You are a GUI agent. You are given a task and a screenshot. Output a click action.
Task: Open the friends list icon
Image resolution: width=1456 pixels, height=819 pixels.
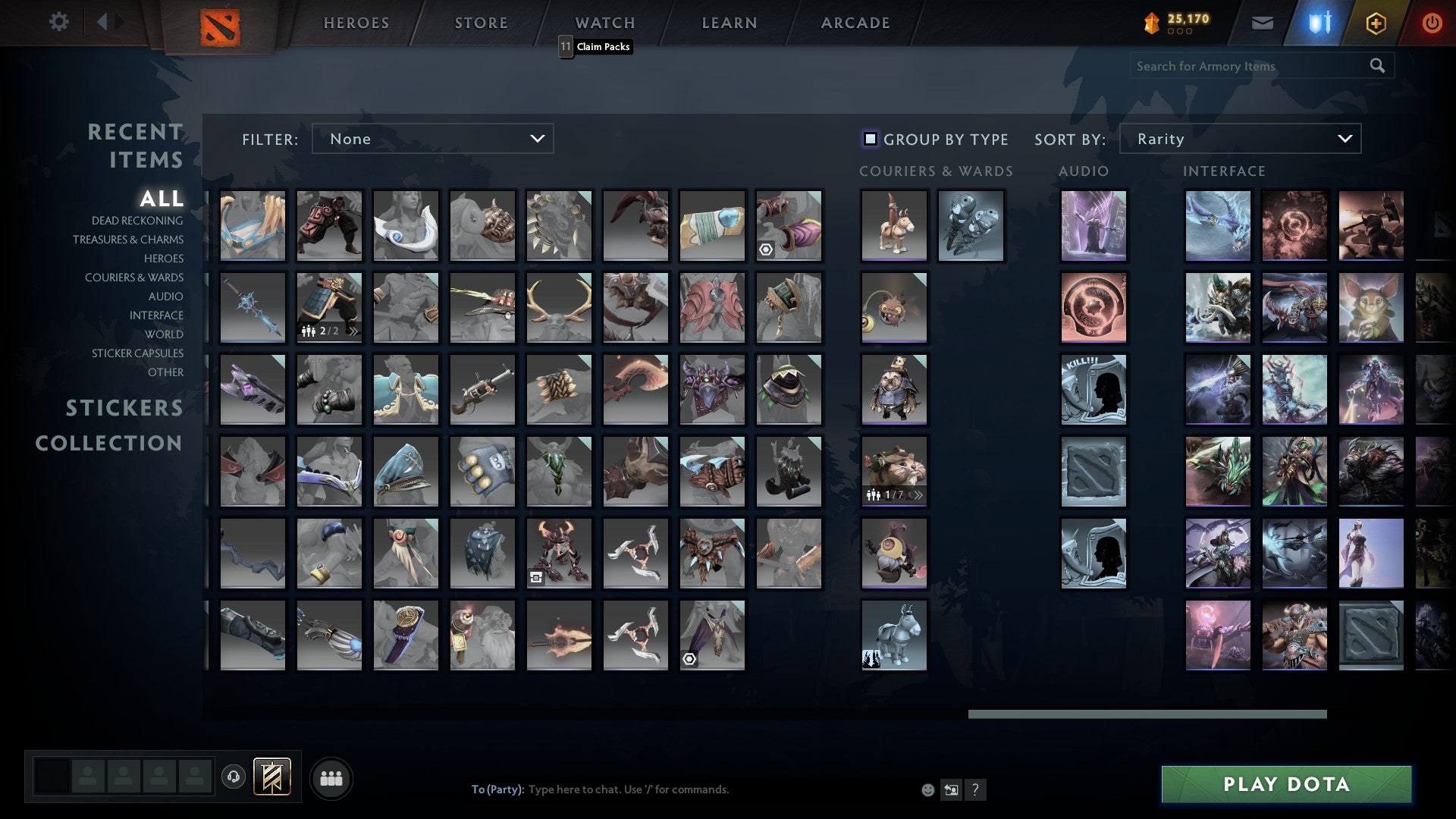330,777
